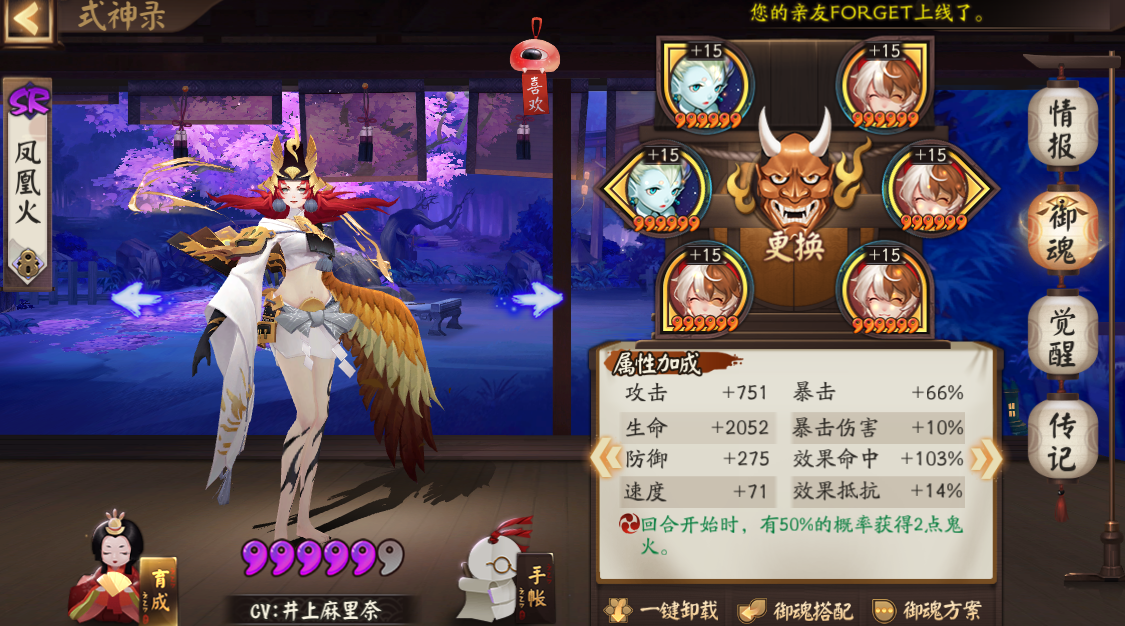Open 御魂方案 soul presets
The image size is (1125, 626).
[x=926, y=610]
